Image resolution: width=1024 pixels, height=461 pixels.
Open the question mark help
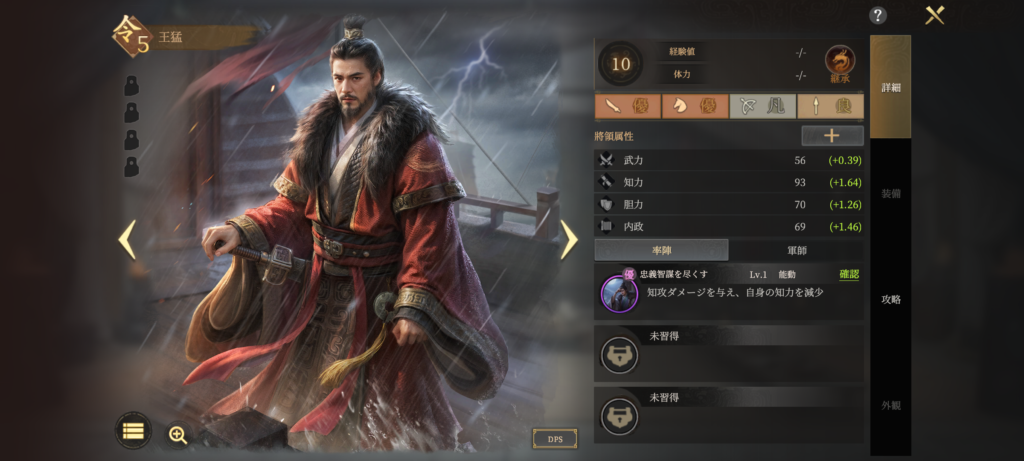[878, 15]
